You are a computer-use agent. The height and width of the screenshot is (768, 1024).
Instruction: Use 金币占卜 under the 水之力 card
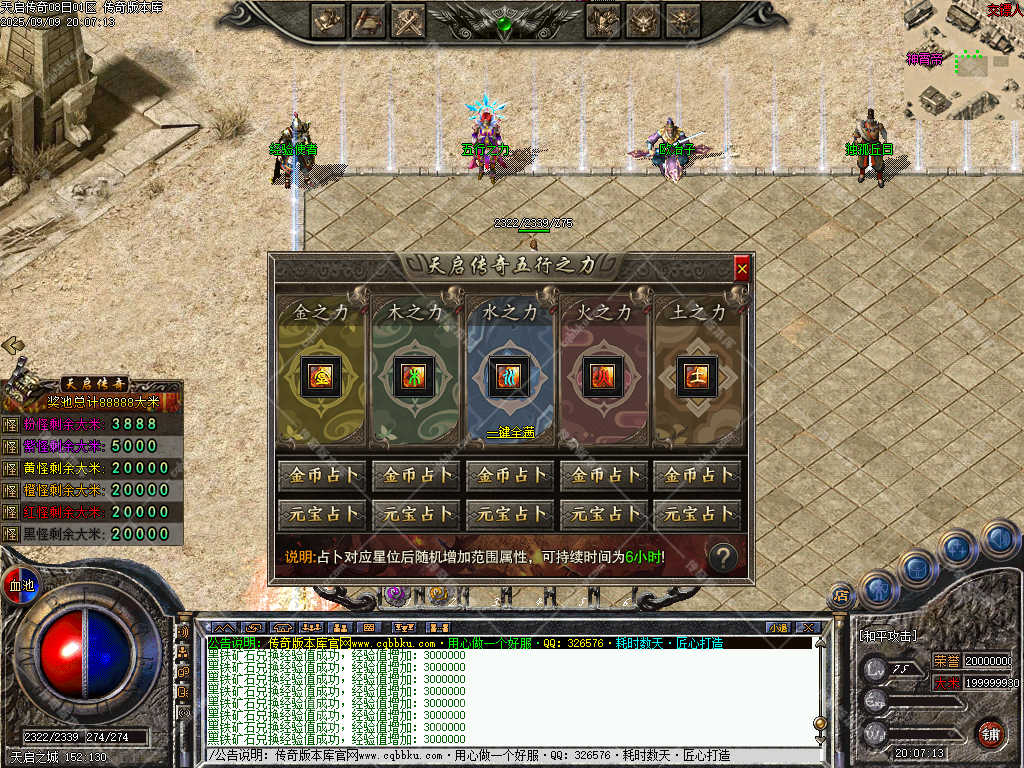pos(510,475)
